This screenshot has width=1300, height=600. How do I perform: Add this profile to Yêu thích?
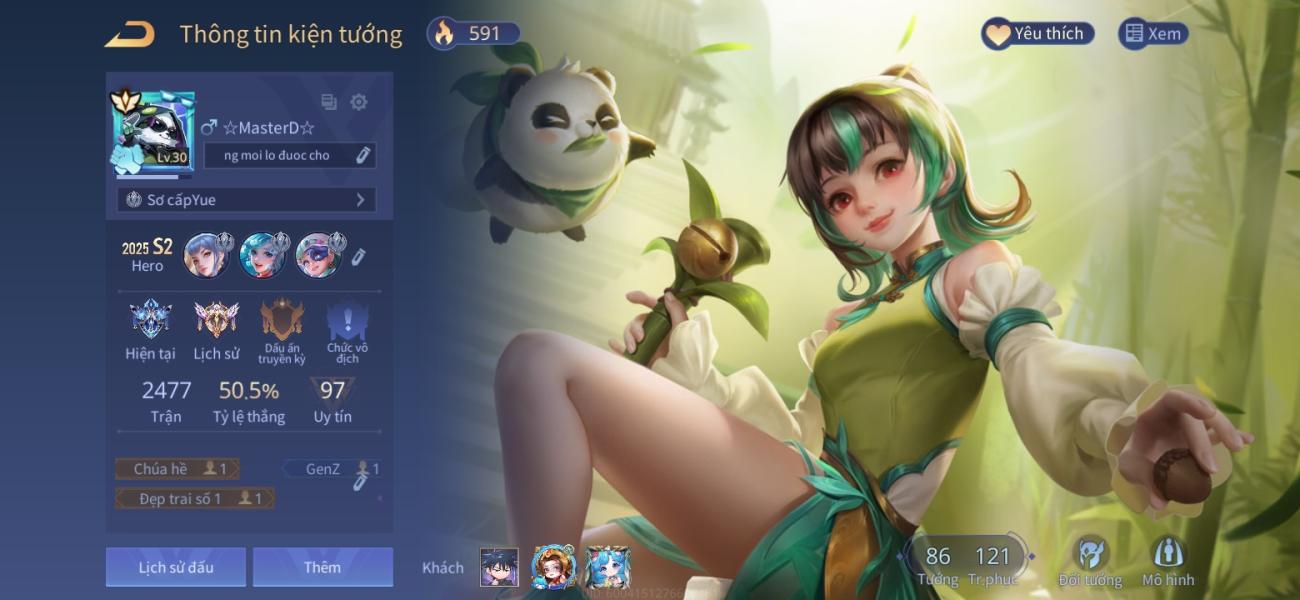click(1037, 34)
